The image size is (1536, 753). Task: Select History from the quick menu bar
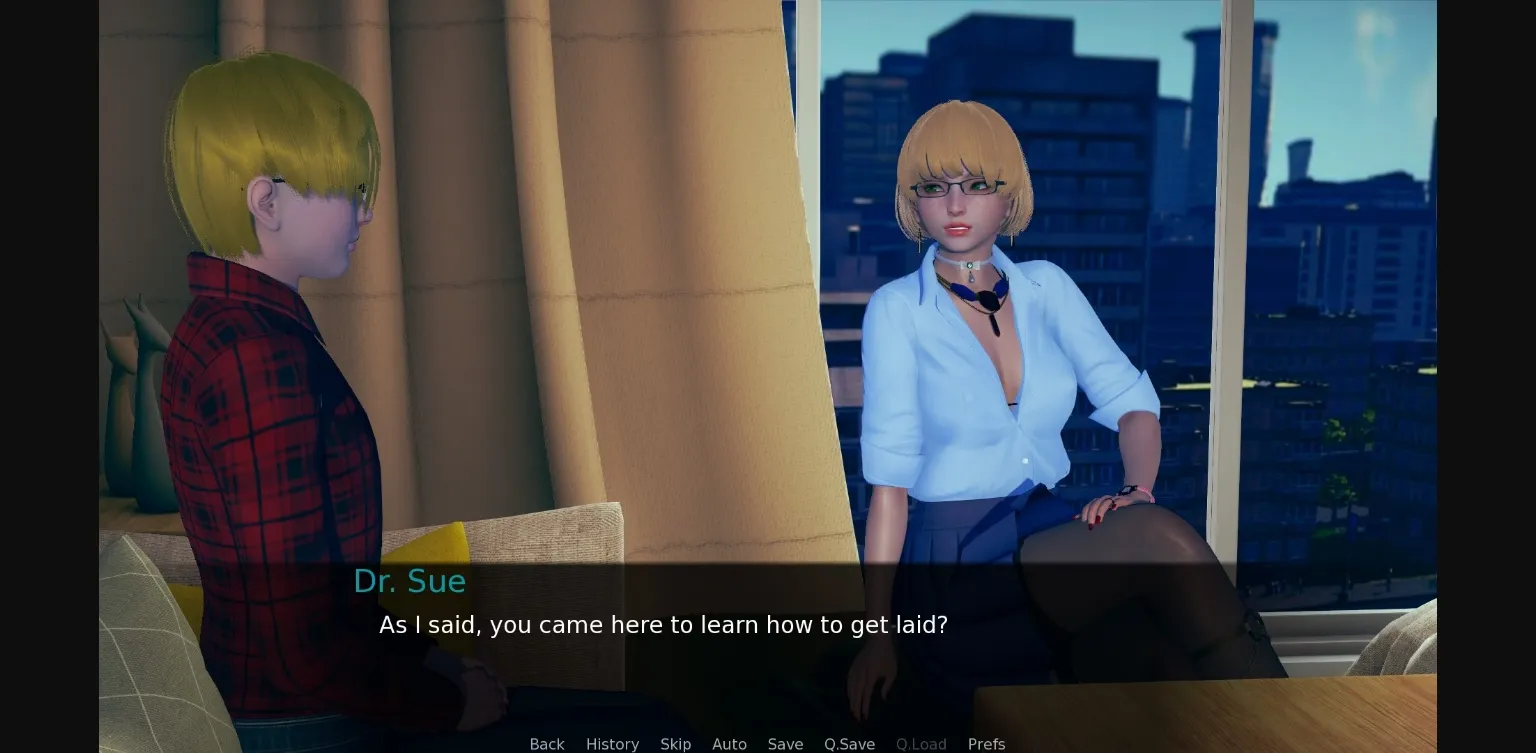[612, 744]
